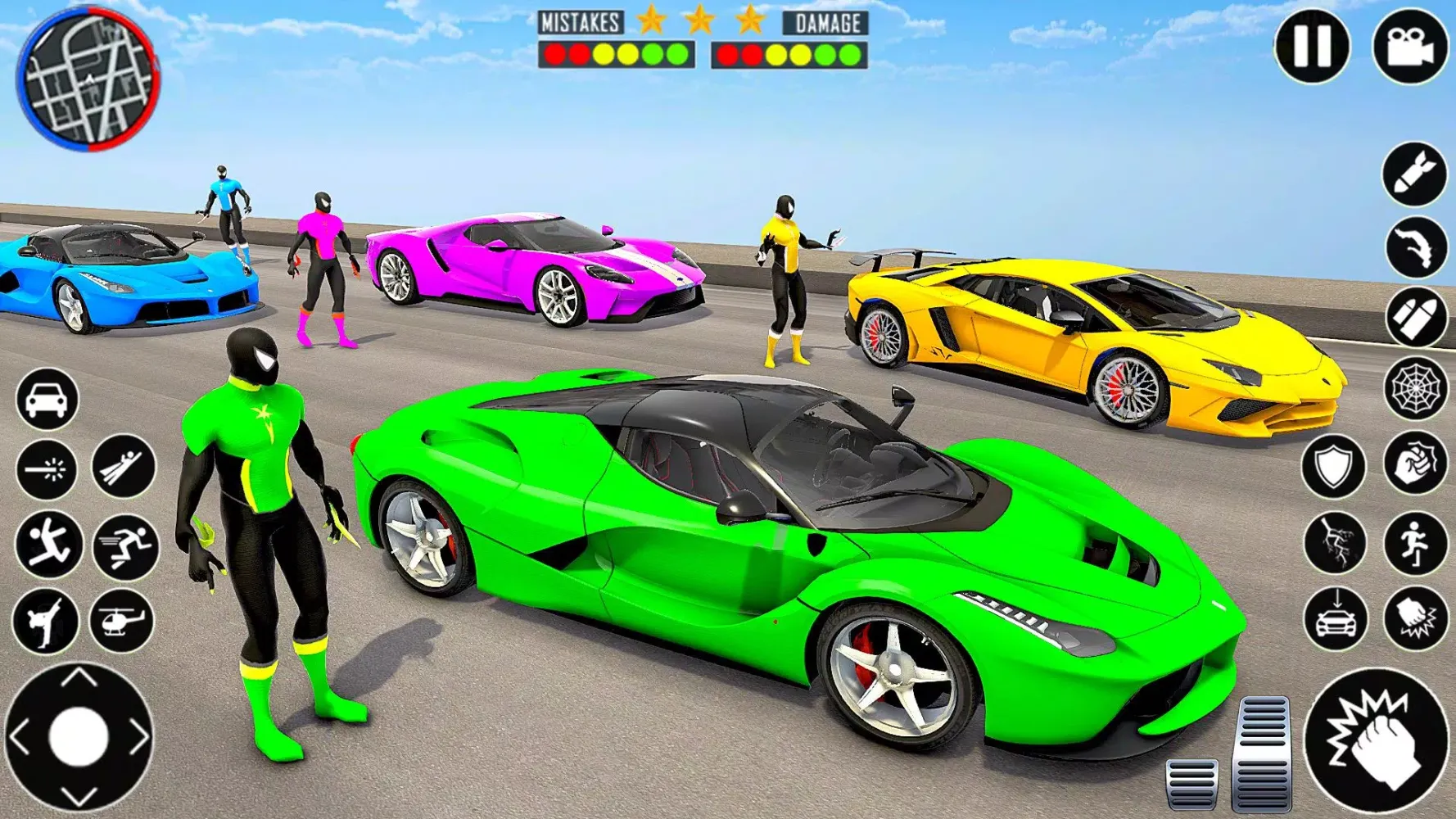Step on the tall accelerator pedal
Screen dimensions: 1456x819
[x=1264, y=752]
